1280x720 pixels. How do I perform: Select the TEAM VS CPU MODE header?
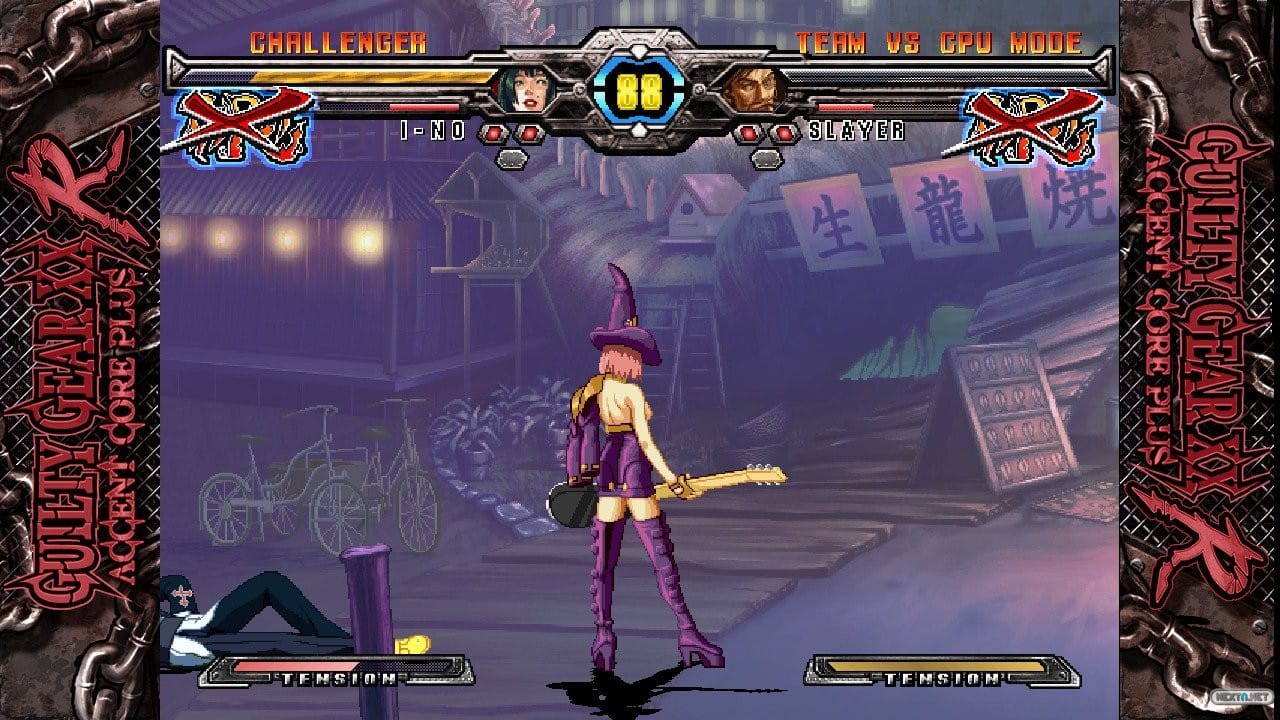(942, 41)
